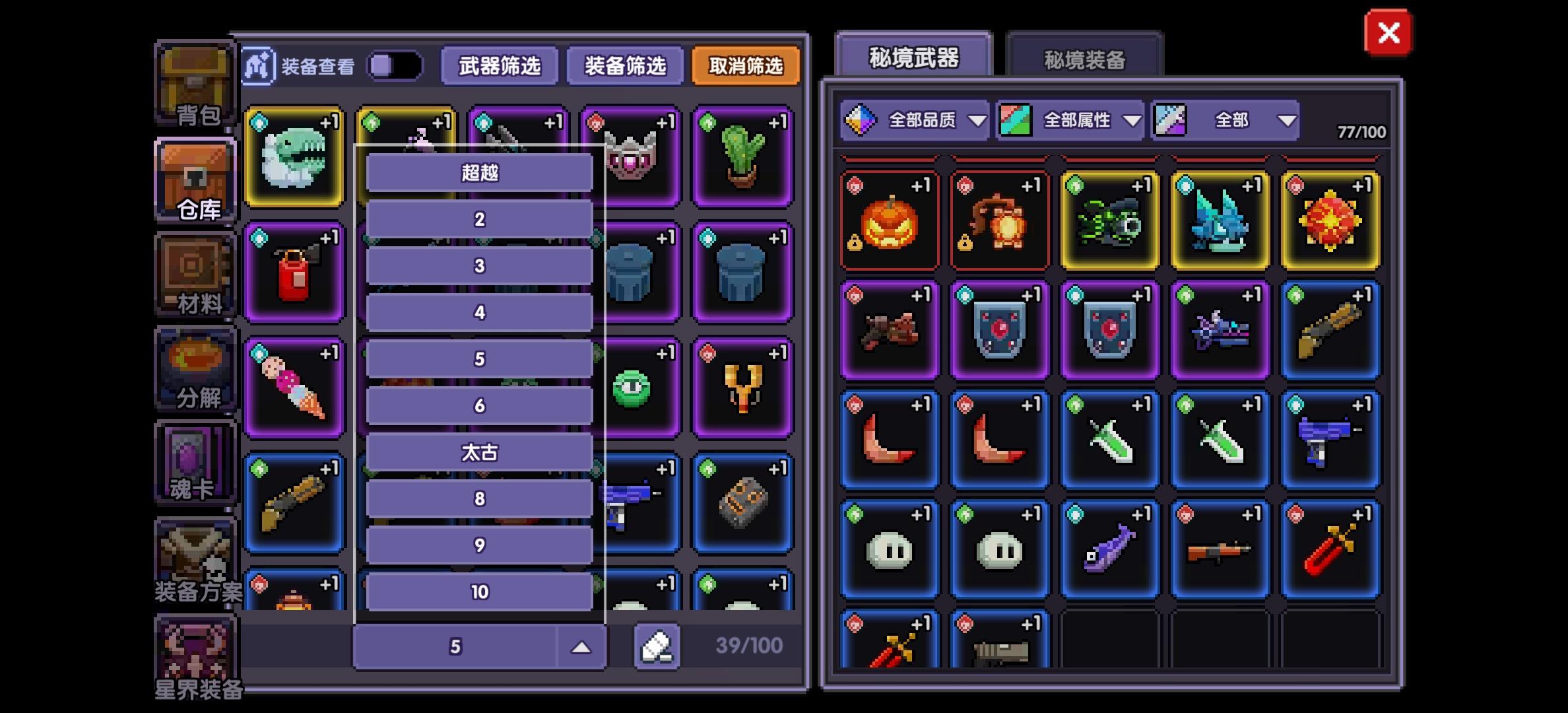Image resolution: width=1568 pixels, height=713 pixels.
Task: Select the pumpkin item thumbnail
Action: 890,220
